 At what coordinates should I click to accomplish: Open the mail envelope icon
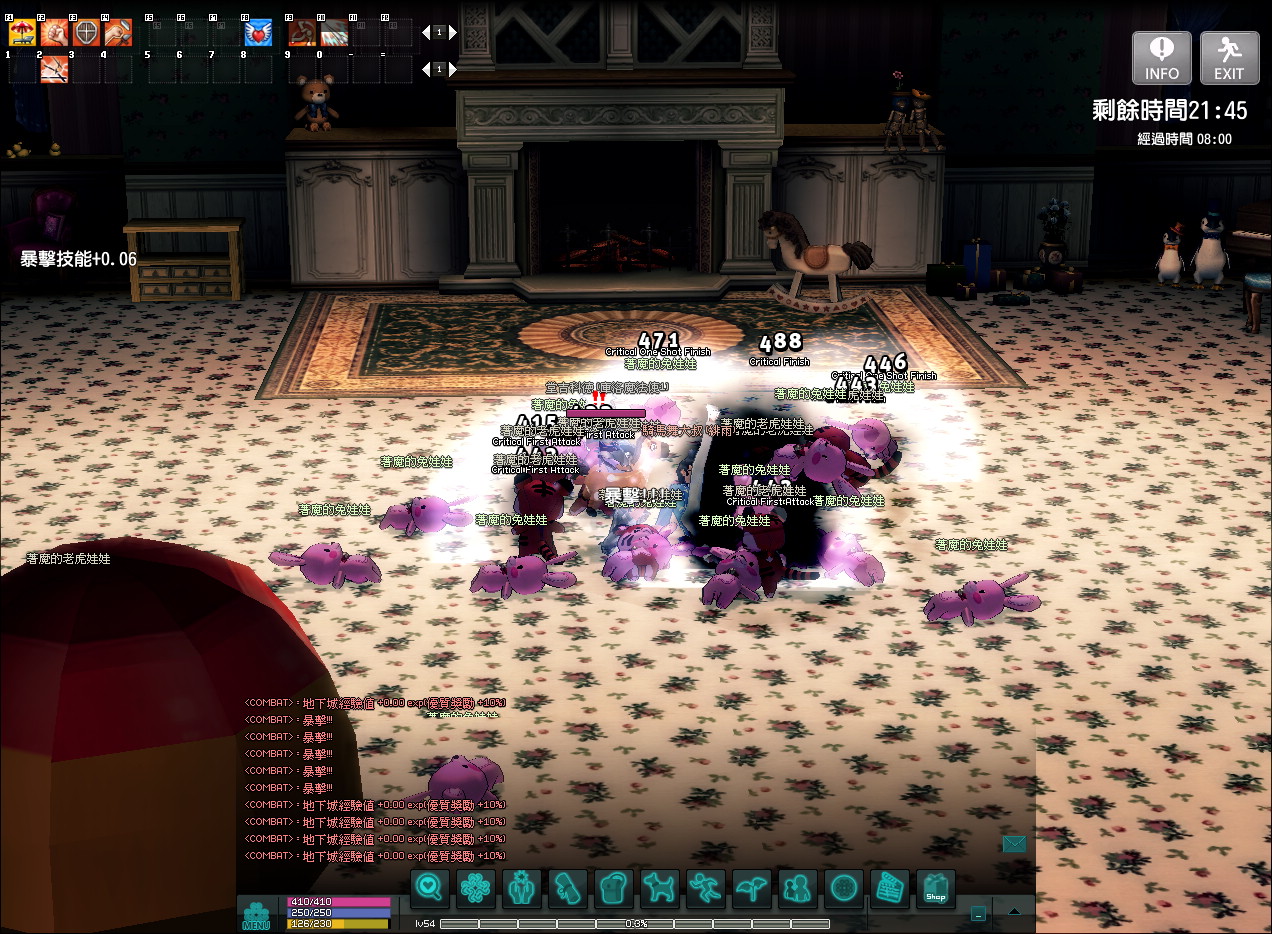[1014, 844]
